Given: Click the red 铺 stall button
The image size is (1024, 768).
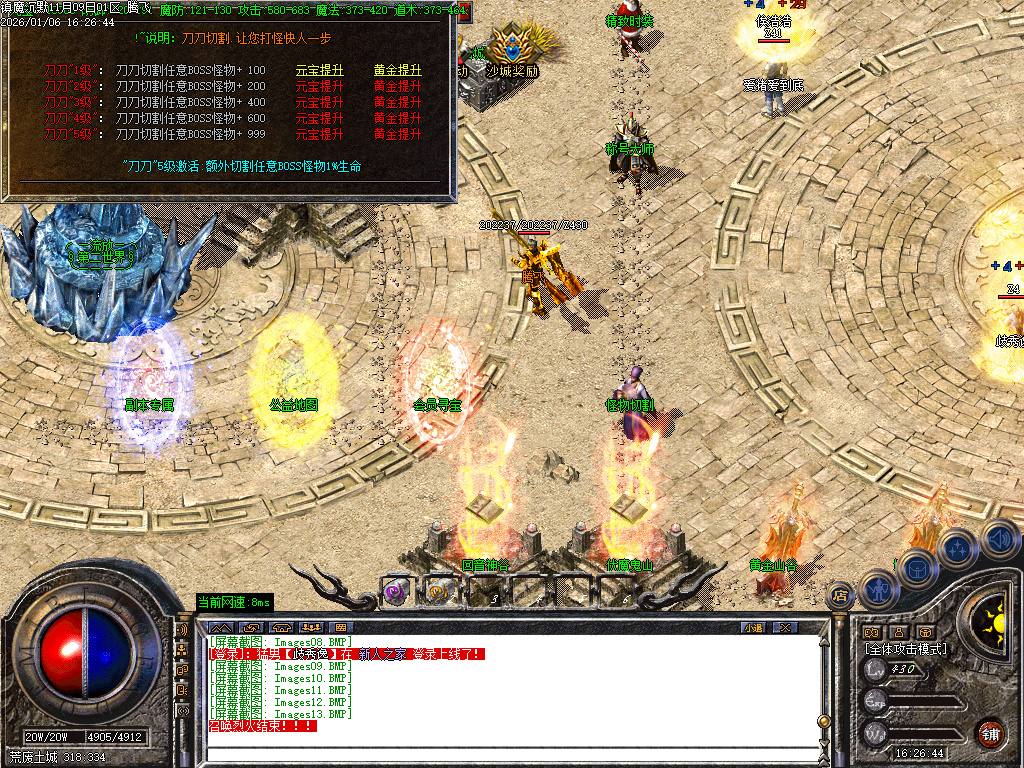Looking at the screenshot, I should click(989, 733).
